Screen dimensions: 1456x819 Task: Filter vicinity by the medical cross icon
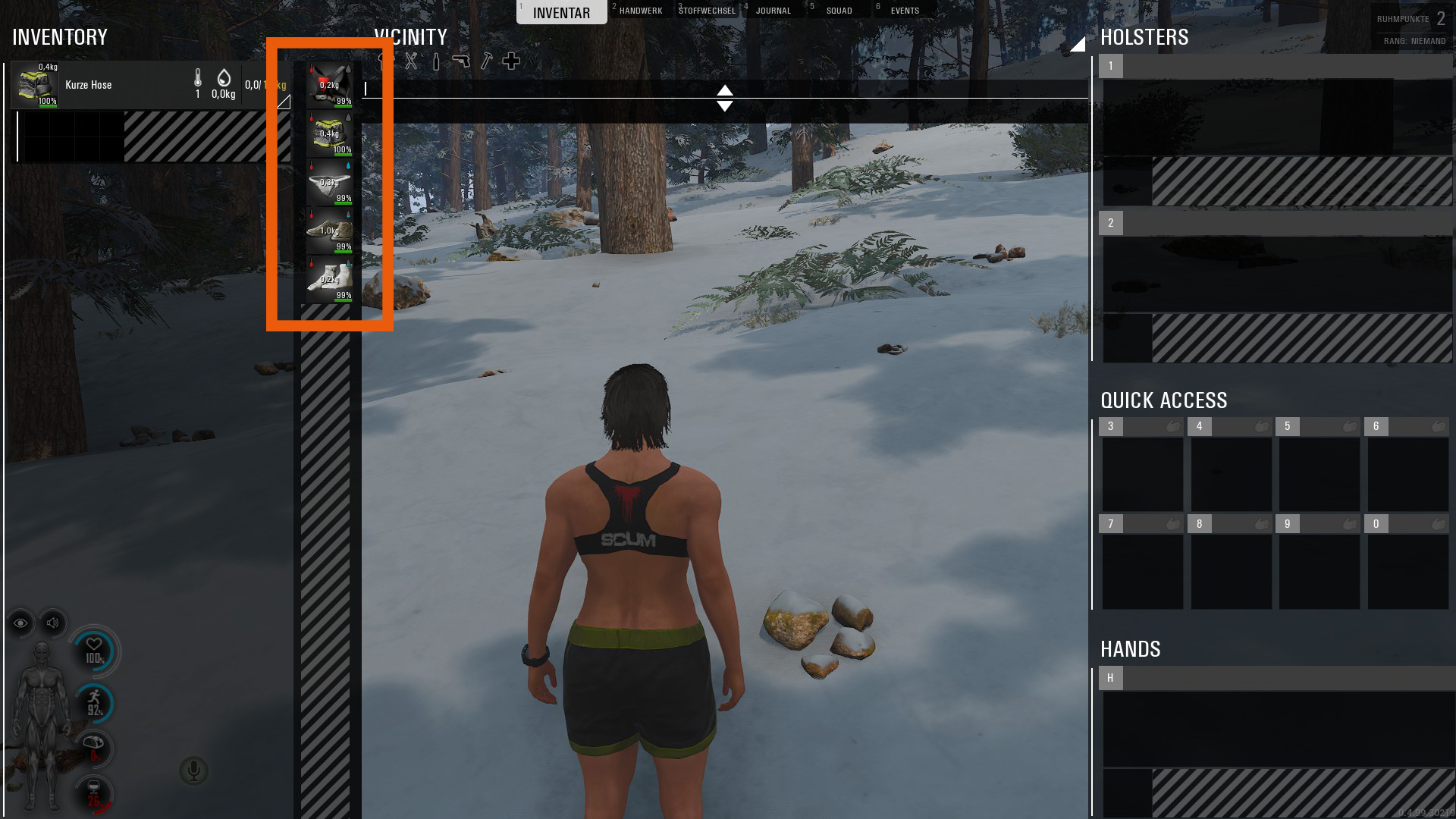[511, 61]
